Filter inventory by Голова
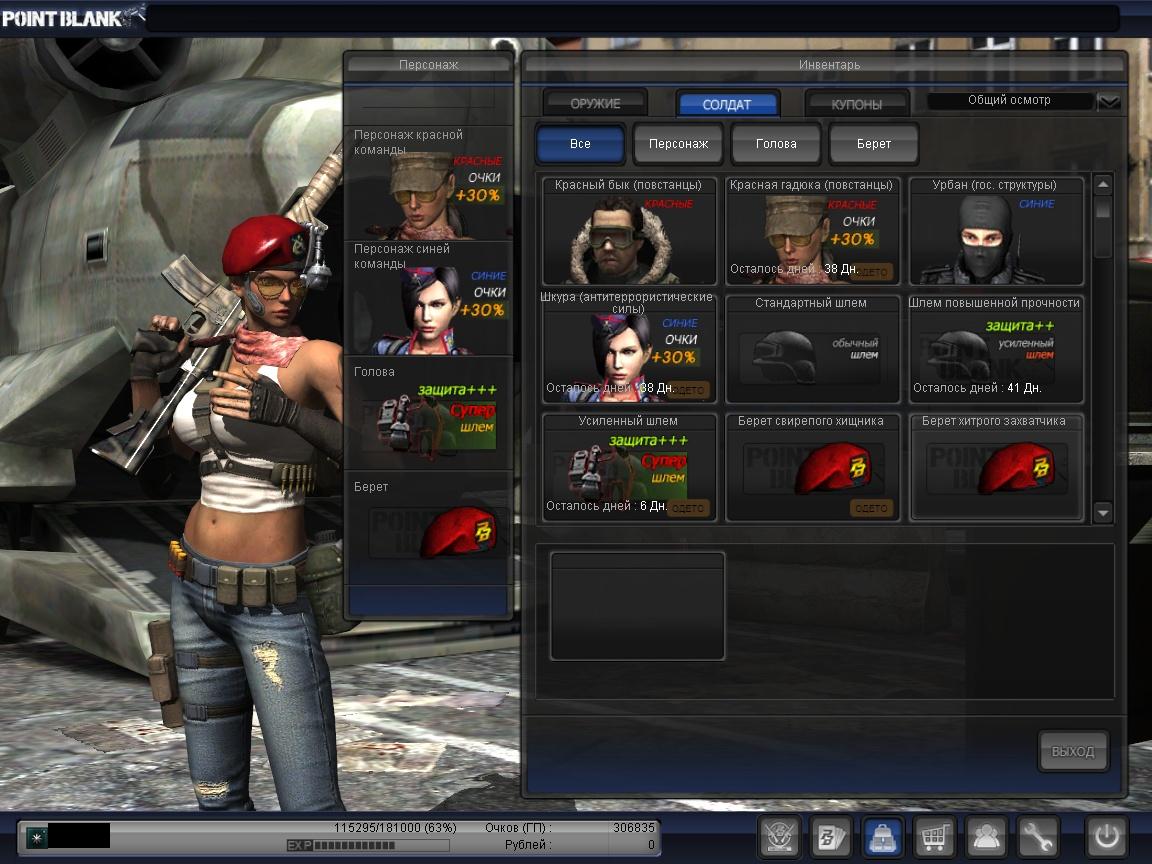Viewport: 1152px width, 864px height. pyautogui.click(x=776, y=144)
